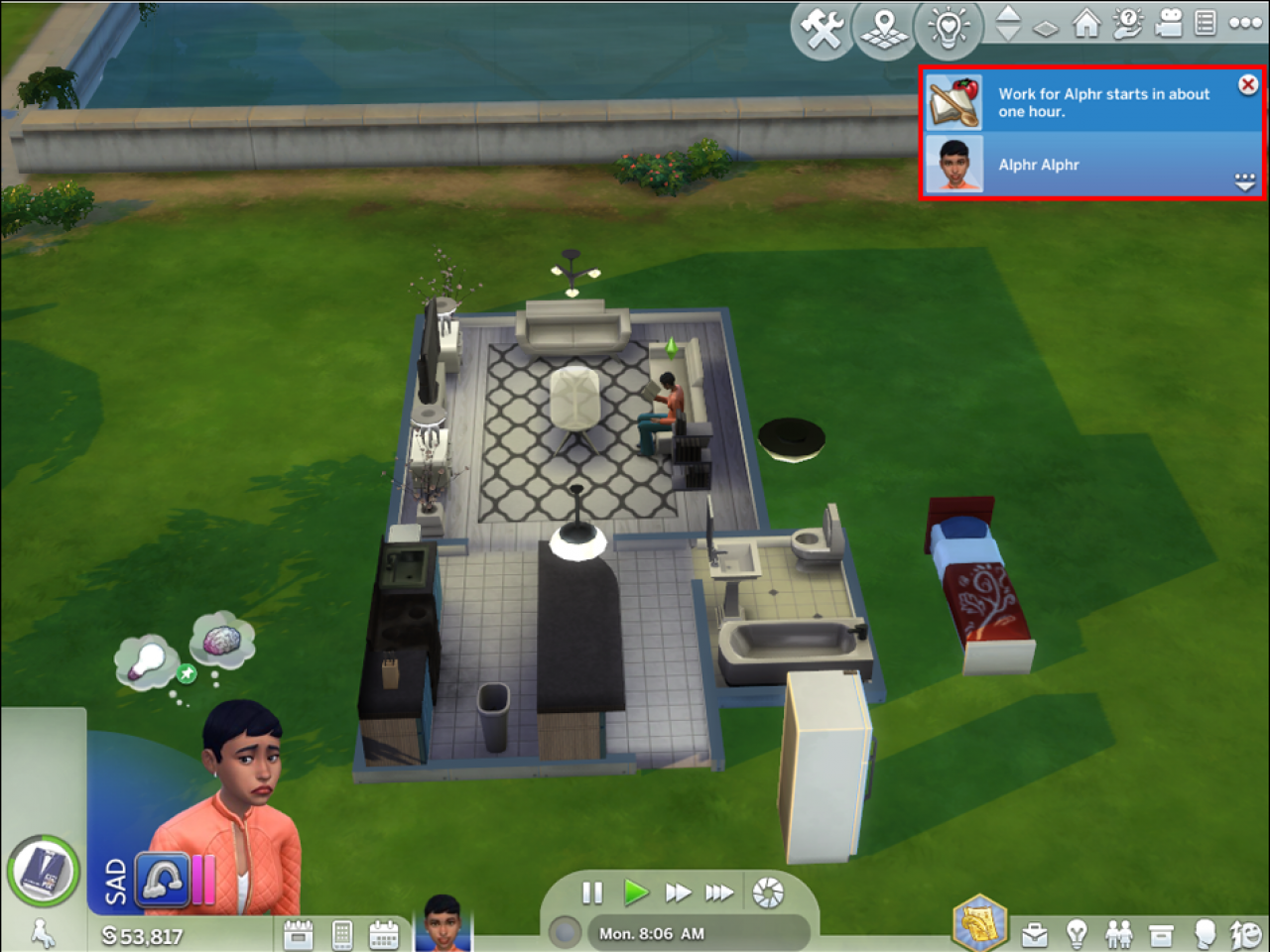Pause the game simulation

(592, 892)
